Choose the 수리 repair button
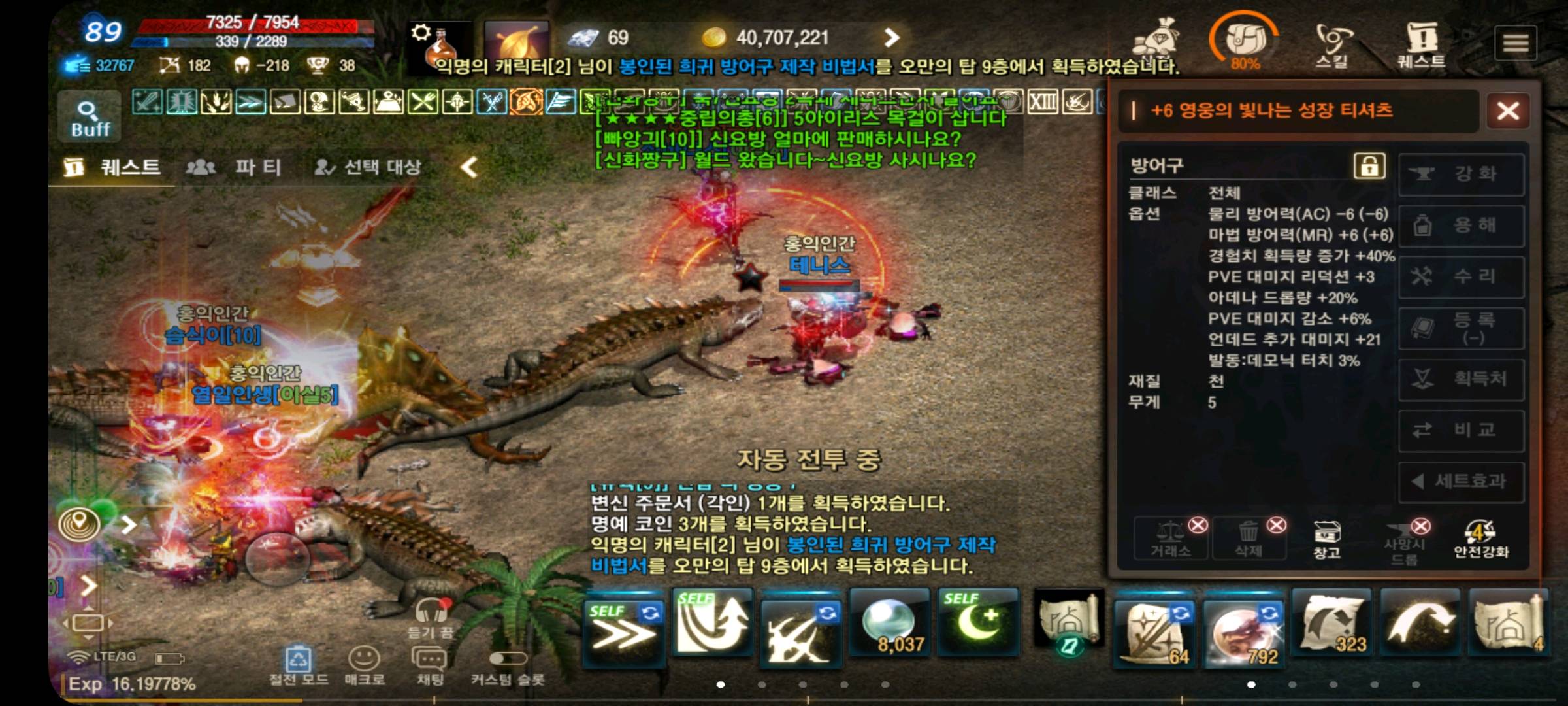The width and height of the screenshot is (1568, 706). [x=1462, y=277]
